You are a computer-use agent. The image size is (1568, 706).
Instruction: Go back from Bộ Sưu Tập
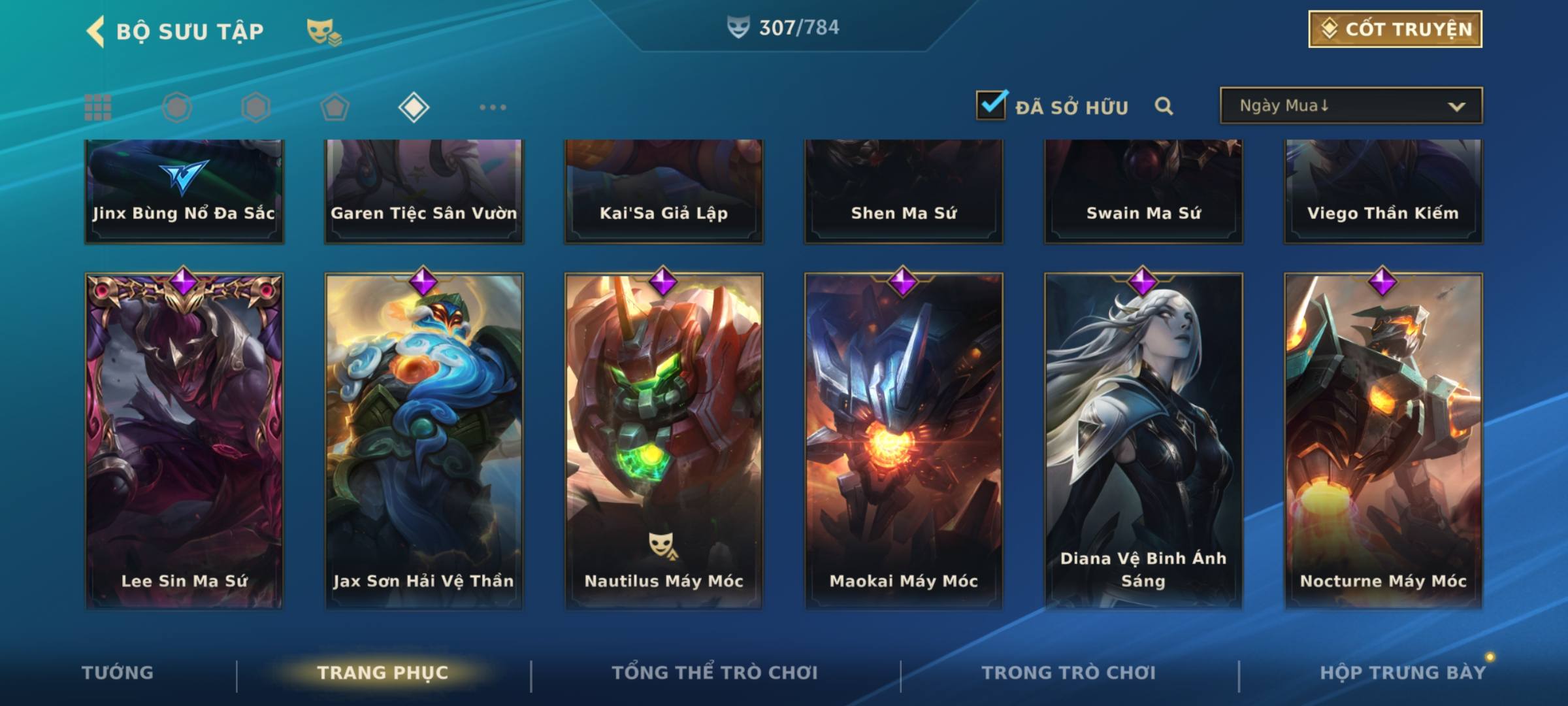pyautogui.click(x=96, y=31)
